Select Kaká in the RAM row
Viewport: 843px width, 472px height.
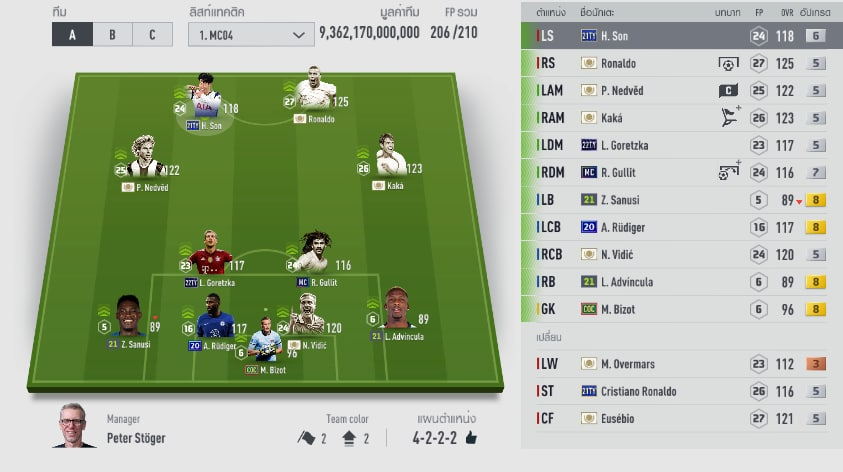tap(680, 118)
